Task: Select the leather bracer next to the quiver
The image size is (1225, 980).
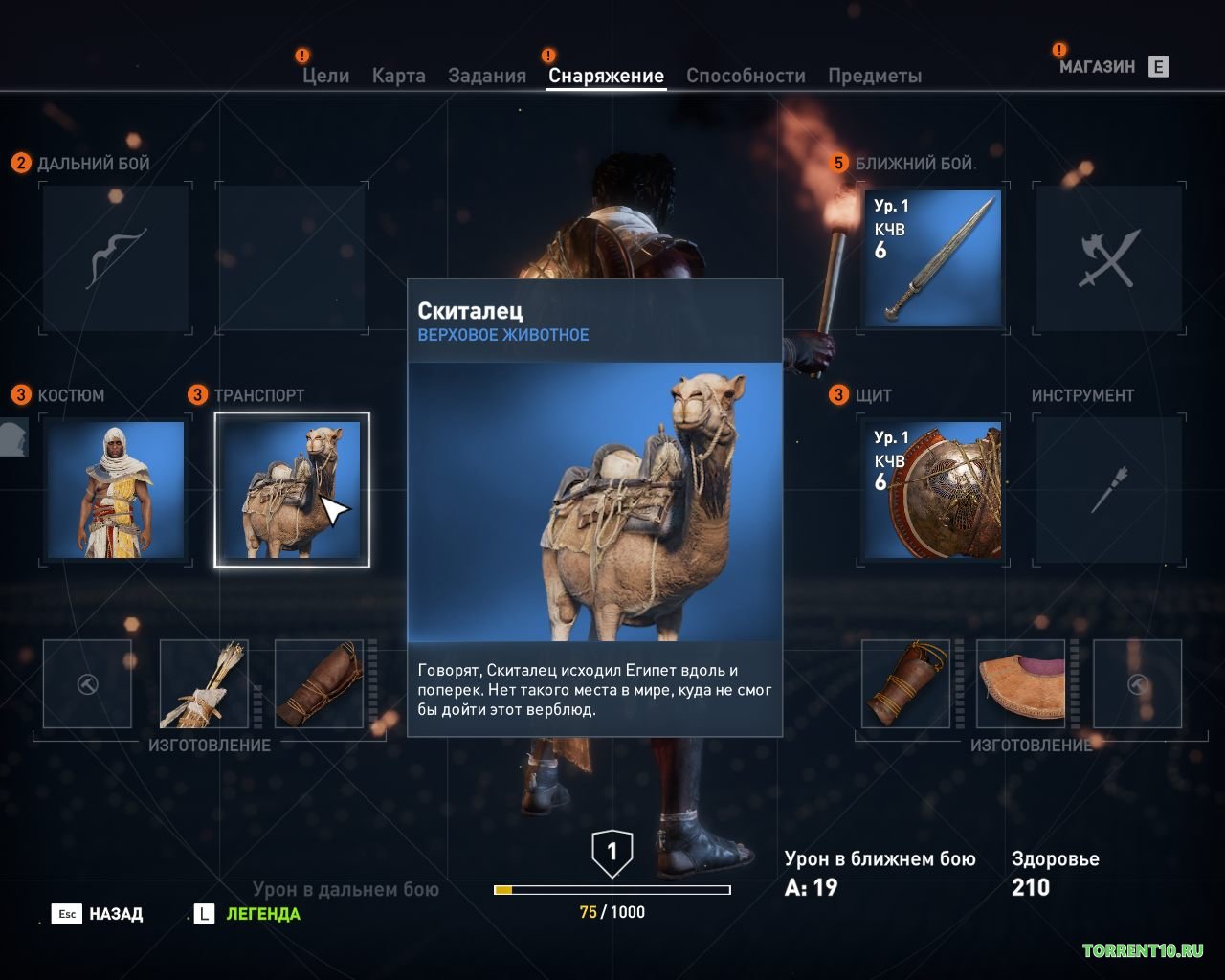Action: pyautogui.click(x=320, y=683)
